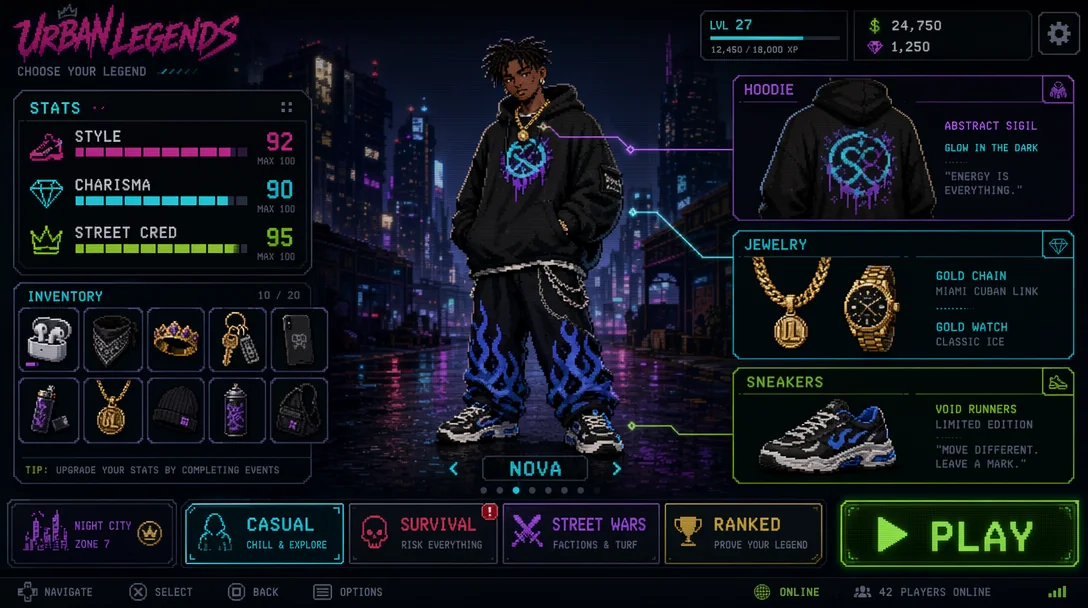Select the Casual chill & explore mode
This screenshot has width=1088, height=608.
264,533
